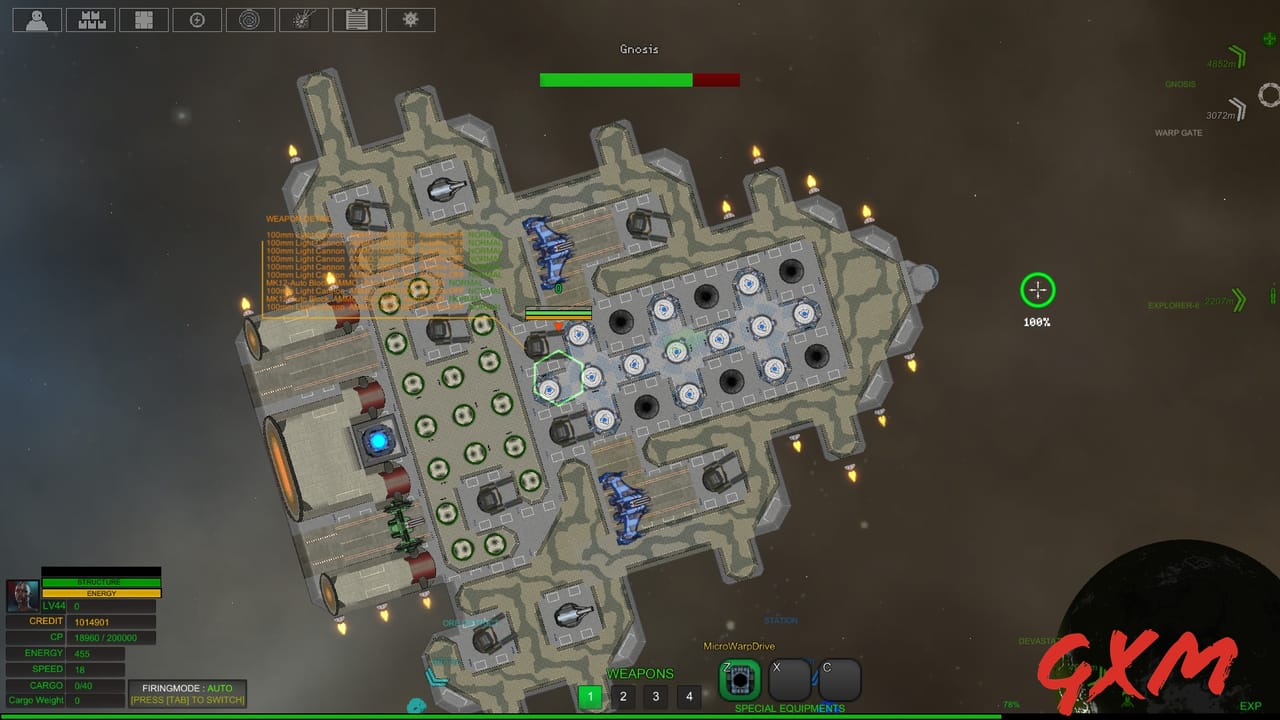Open the settings gear icon
1280x720 pixels.
point(410,19)
